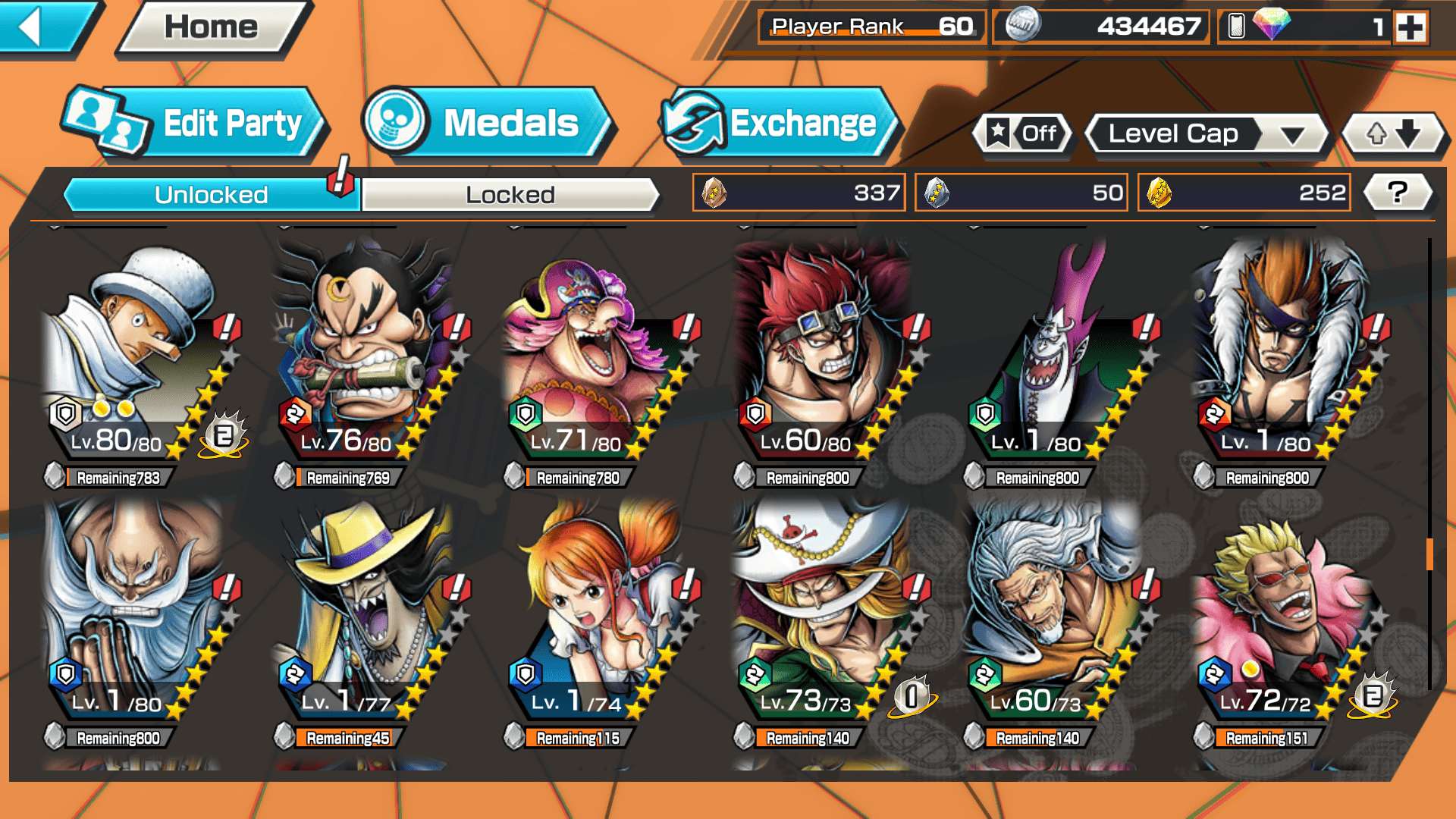Image resolution: width=1456 pixels, height=819 pixels.
Task: Open the Exchange menu
Action: 781,124
